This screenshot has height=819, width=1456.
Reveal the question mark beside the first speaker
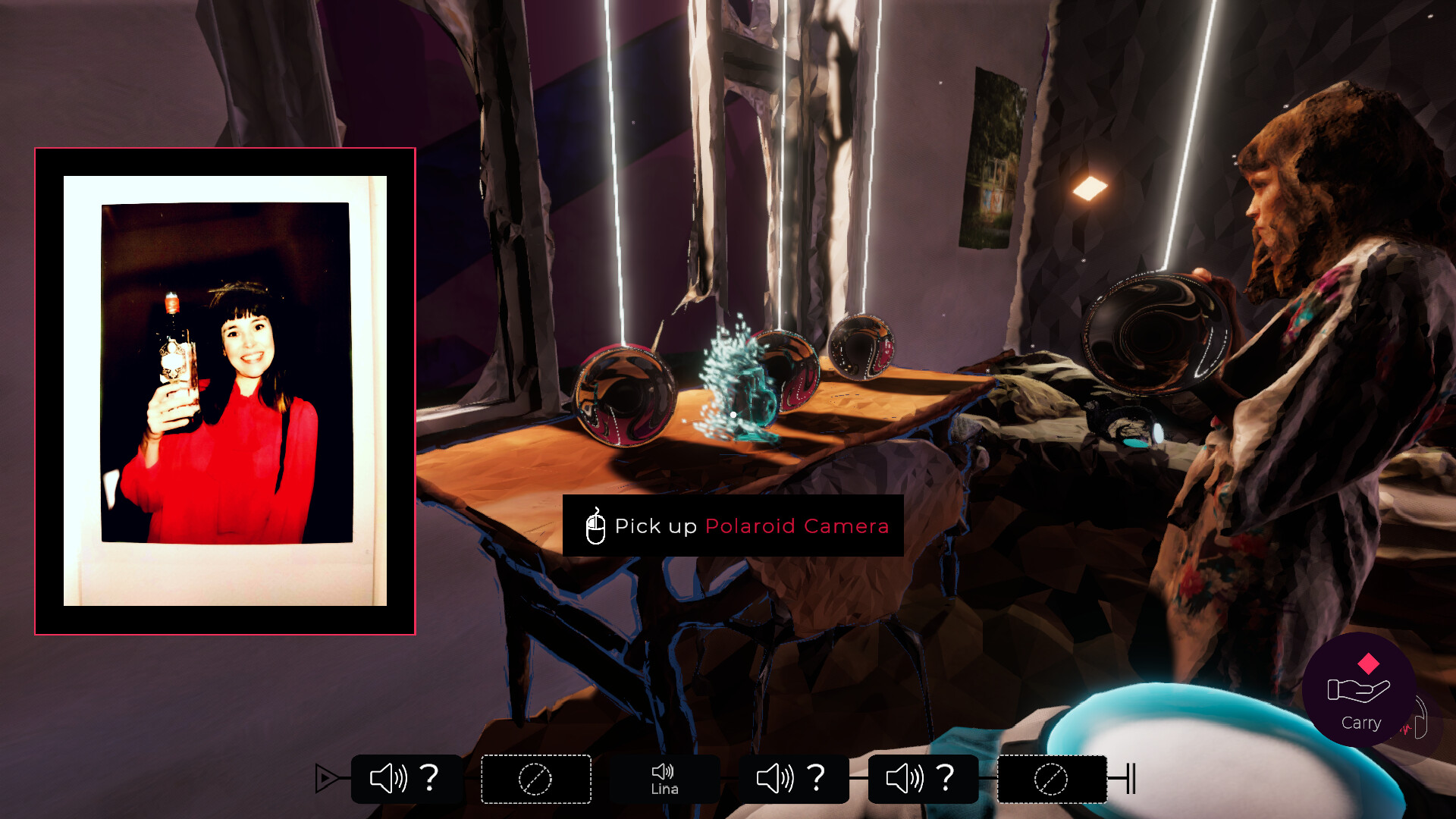430,777
